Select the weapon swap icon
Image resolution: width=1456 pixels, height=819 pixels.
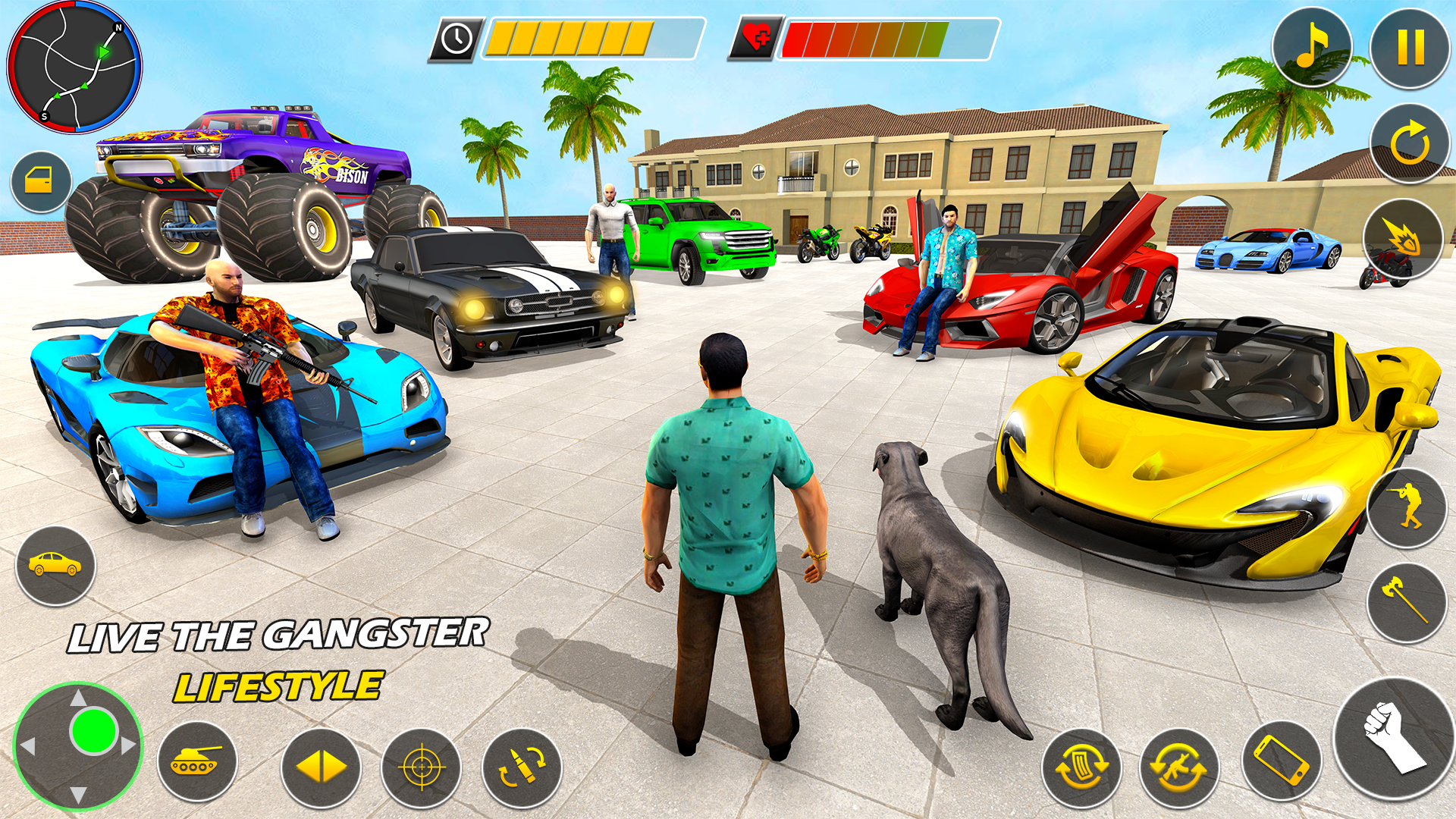pos(1180,767)
